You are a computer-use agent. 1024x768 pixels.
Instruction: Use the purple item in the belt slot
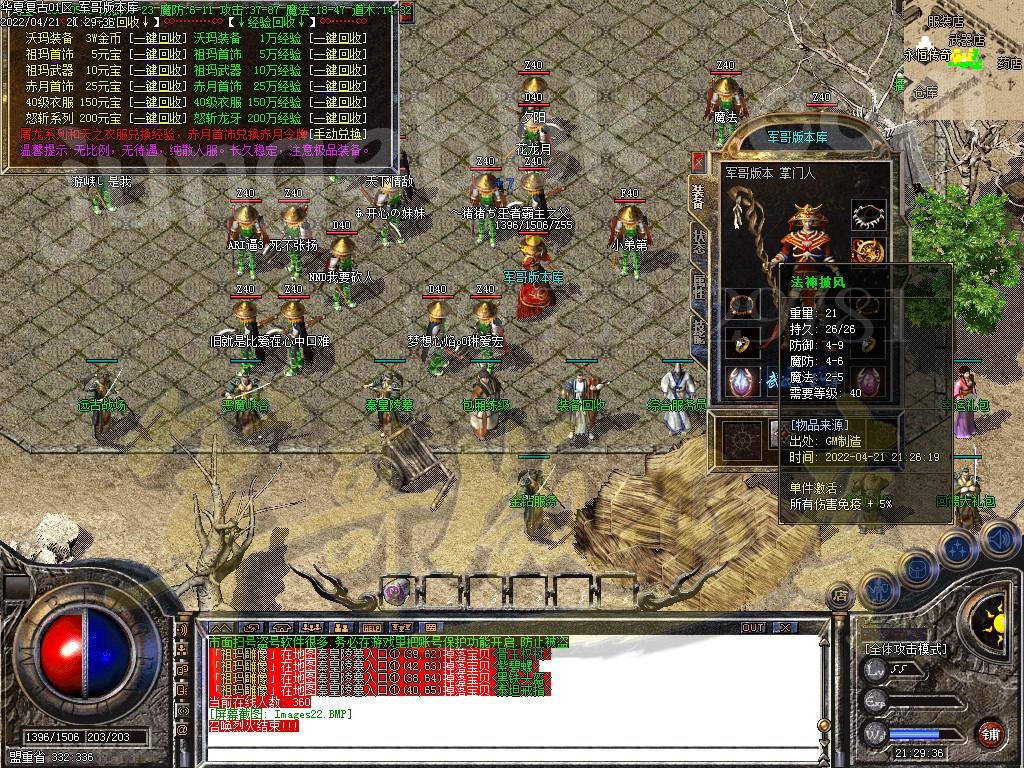pyautogui.click(x=396, y=591)
